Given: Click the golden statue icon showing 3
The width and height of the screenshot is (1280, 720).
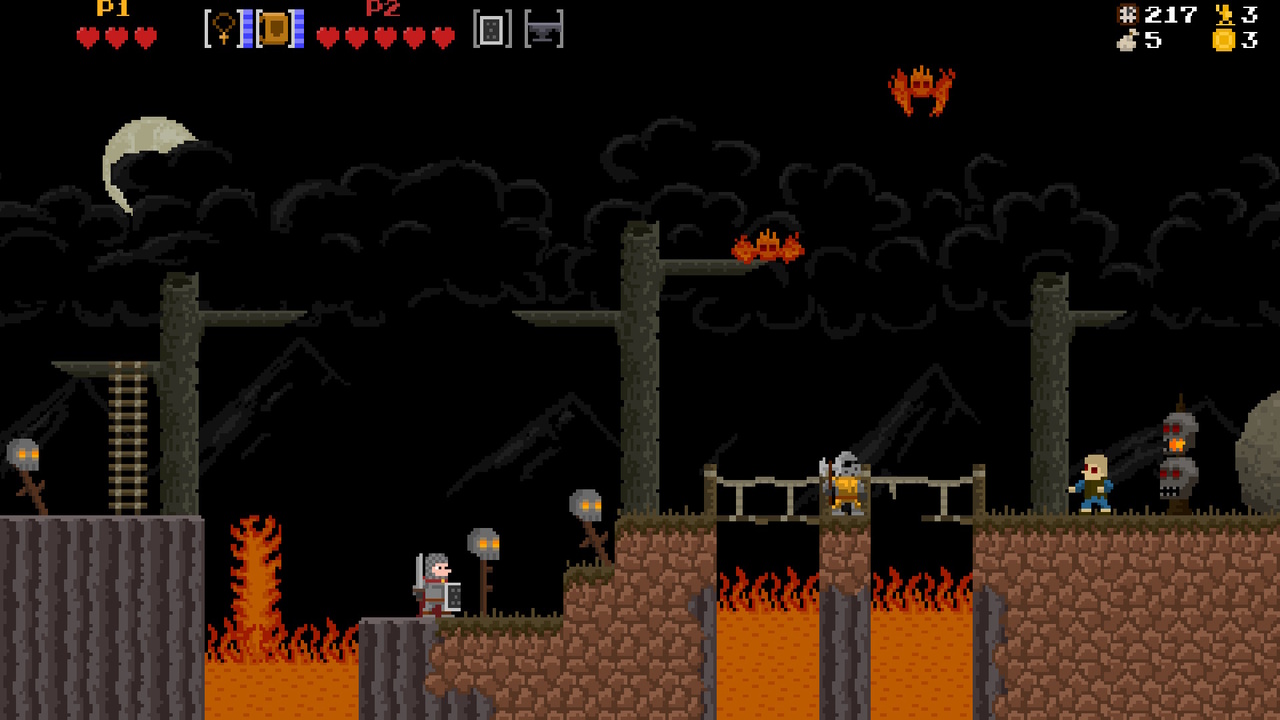Looking at the screenshot, I should [1225, 15].
